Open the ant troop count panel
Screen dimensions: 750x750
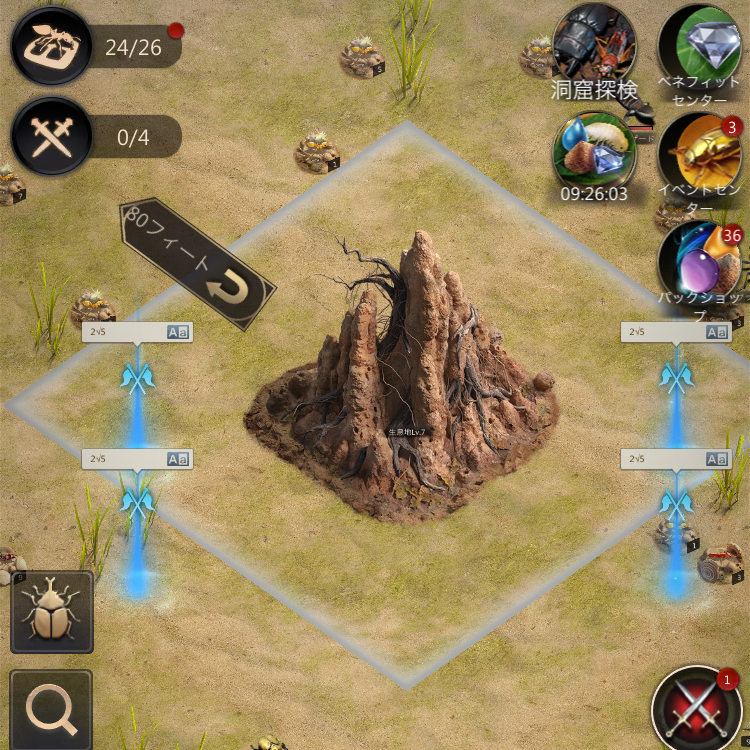(52, 45)
